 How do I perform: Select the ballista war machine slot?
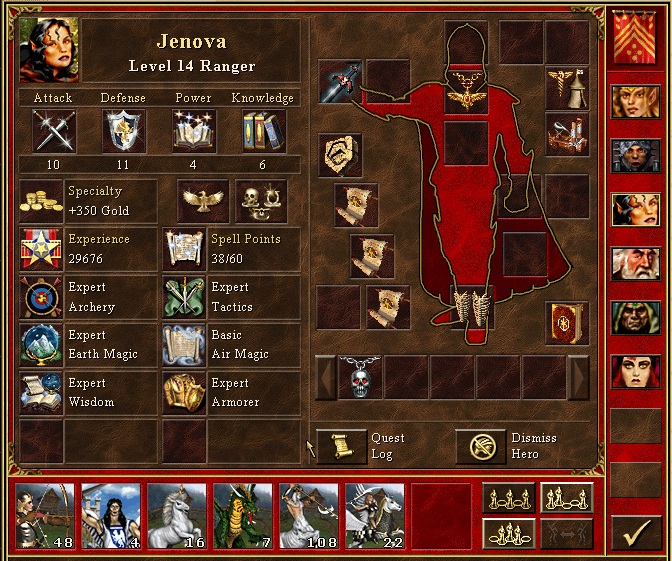tap(567, 134)
